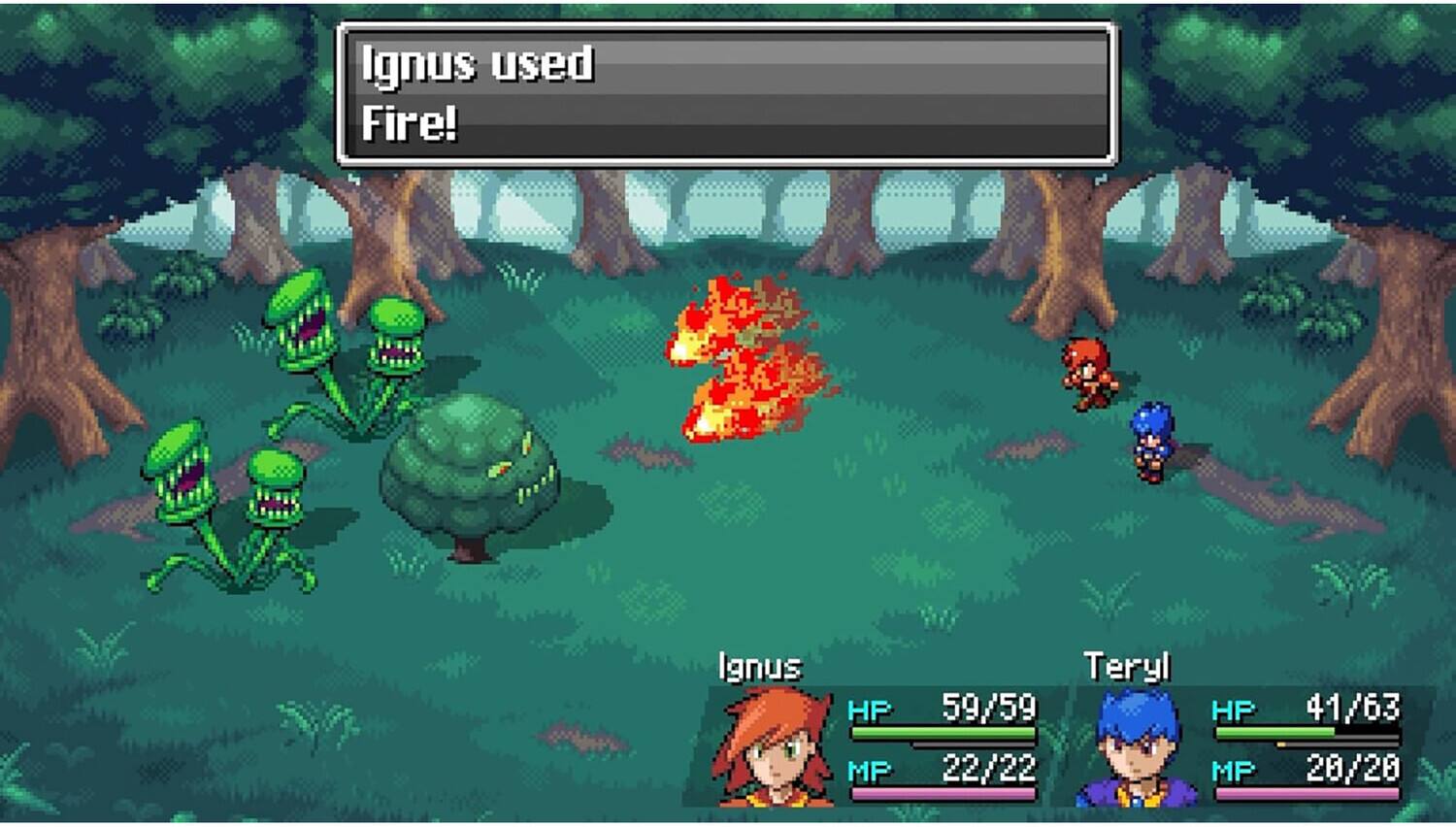Click the HP value '41/63' for Teryl

[x=1354, y=709]
